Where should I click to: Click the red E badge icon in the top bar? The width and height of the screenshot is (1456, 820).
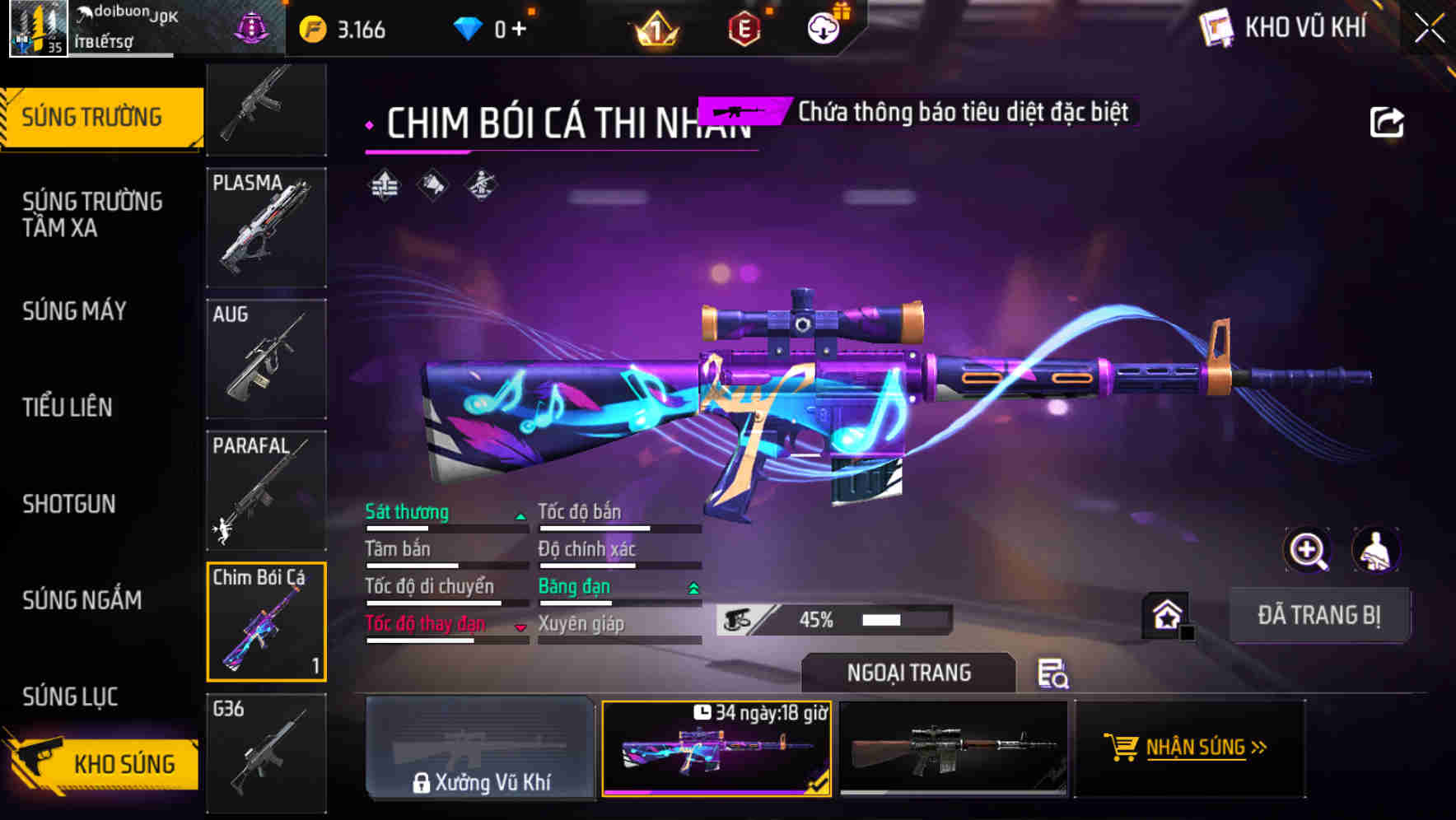(x=743, y=26)
